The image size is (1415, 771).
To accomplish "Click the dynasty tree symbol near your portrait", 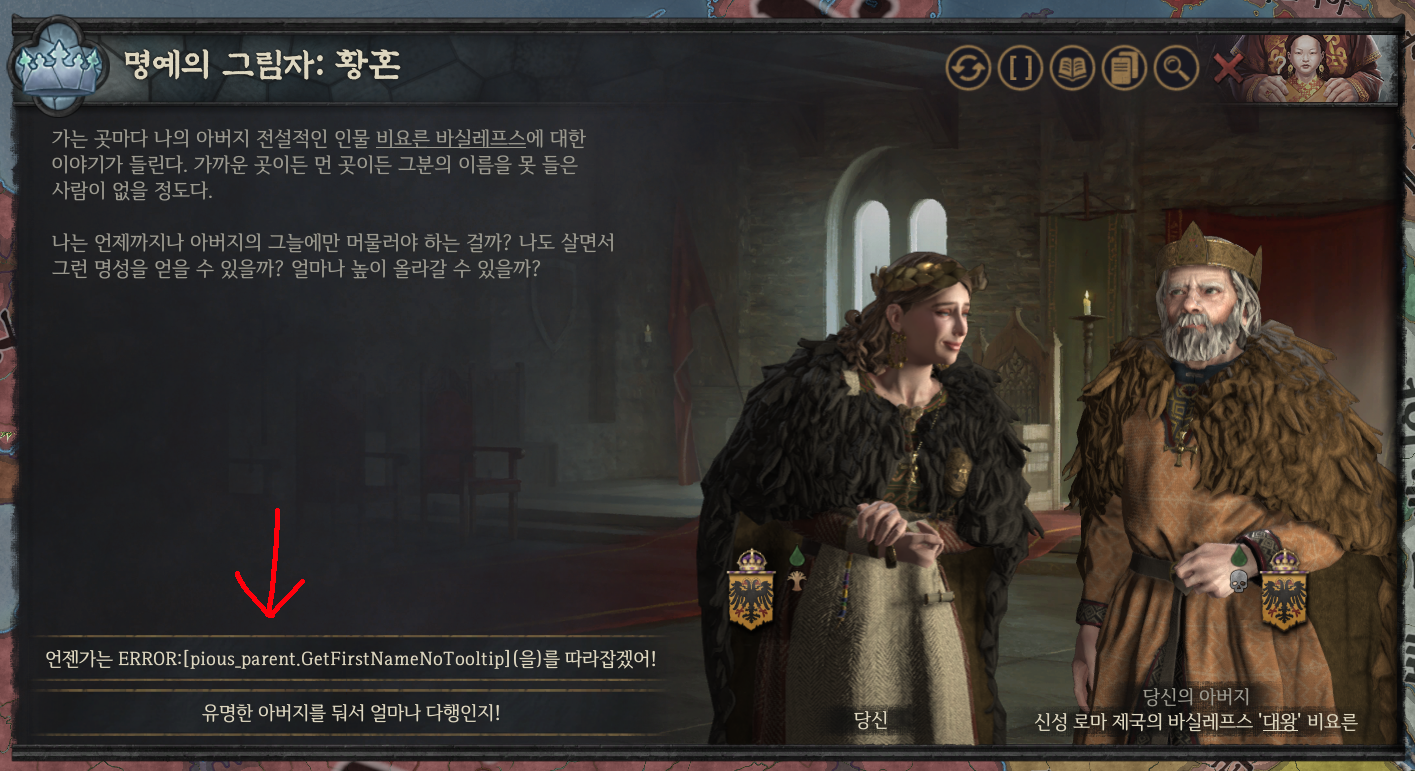I will pos(797,582).
